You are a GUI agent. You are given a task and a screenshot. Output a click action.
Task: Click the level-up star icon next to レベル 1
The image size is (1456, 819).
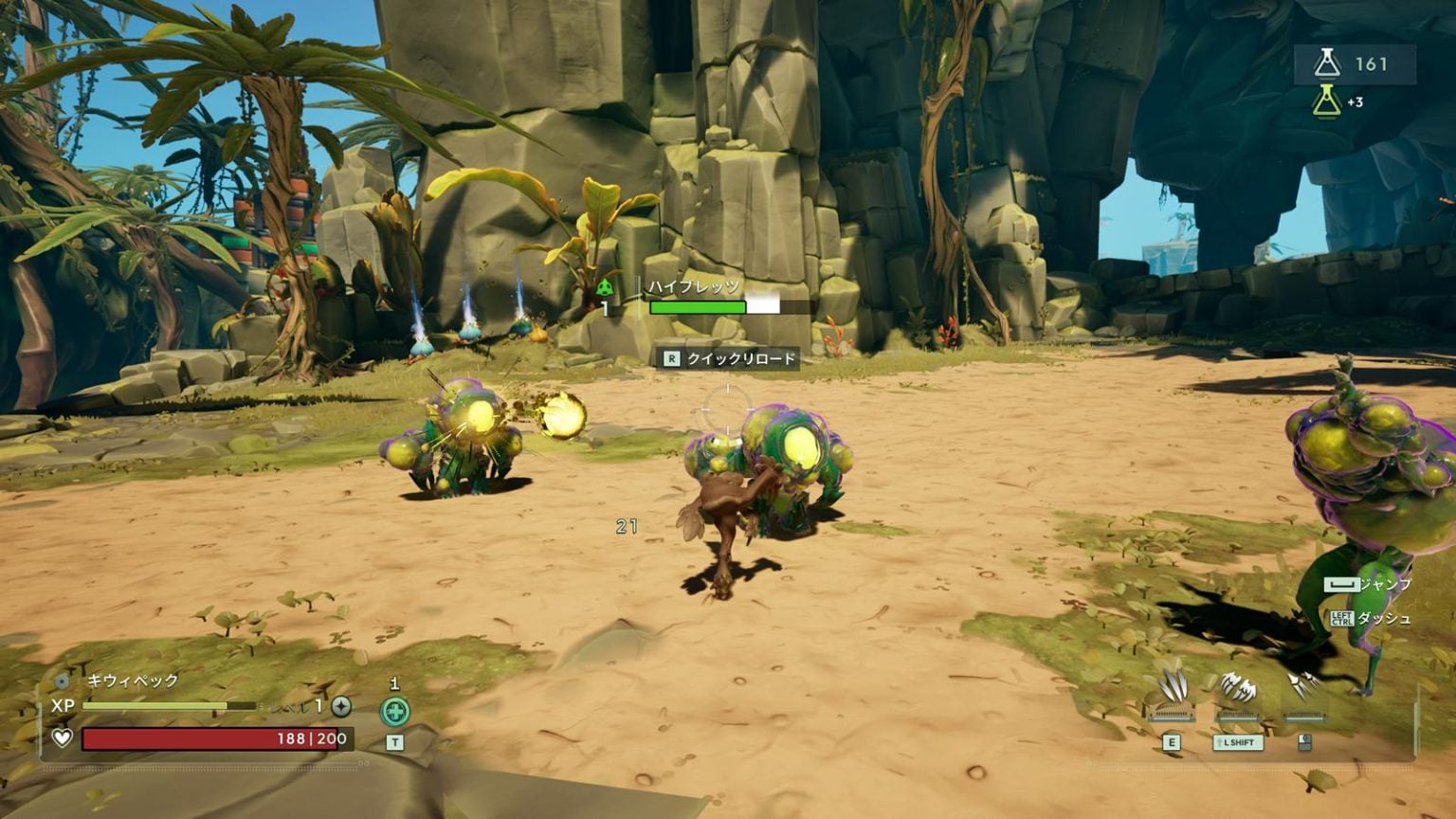(340, 706)
